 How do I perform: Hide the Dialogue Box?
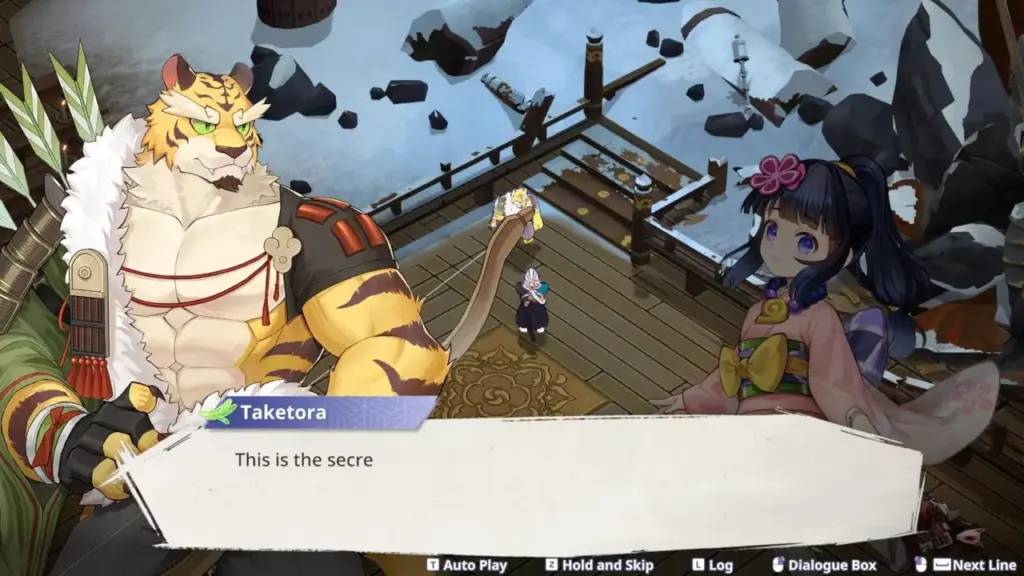(x=824, y=565)
